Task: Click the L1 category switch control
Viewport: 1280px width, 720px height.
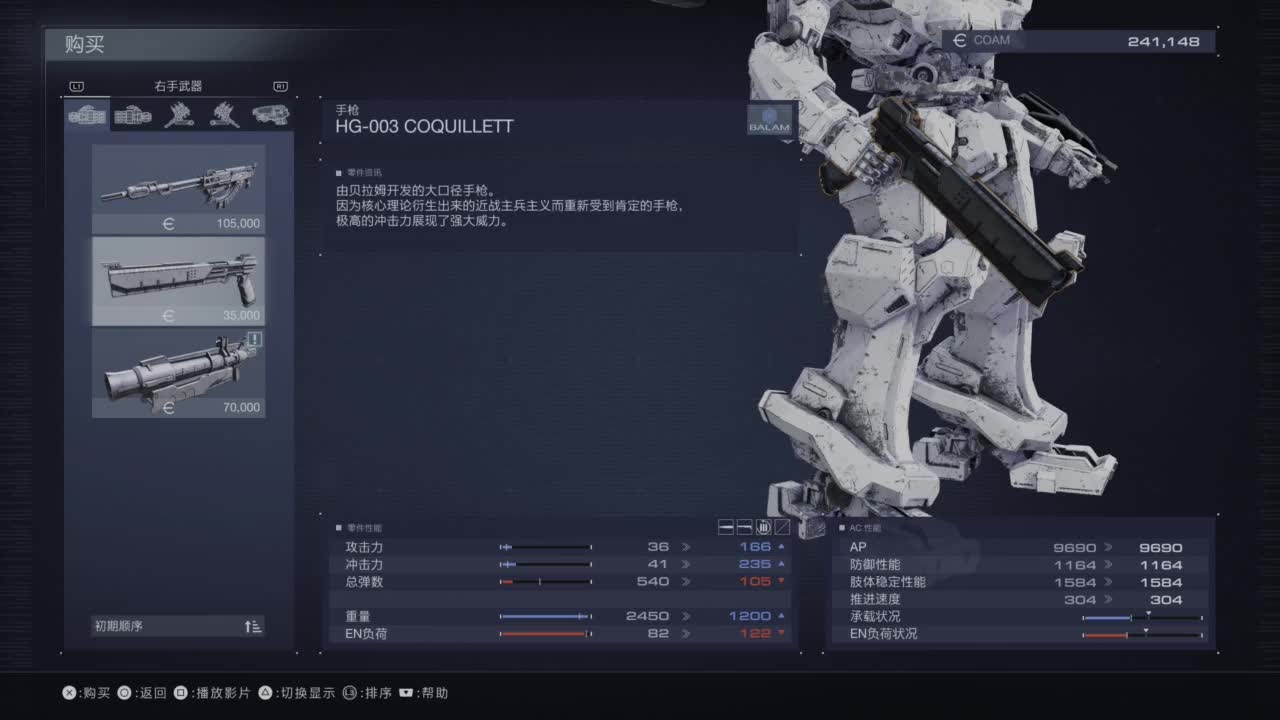Action: click(77, 86)
